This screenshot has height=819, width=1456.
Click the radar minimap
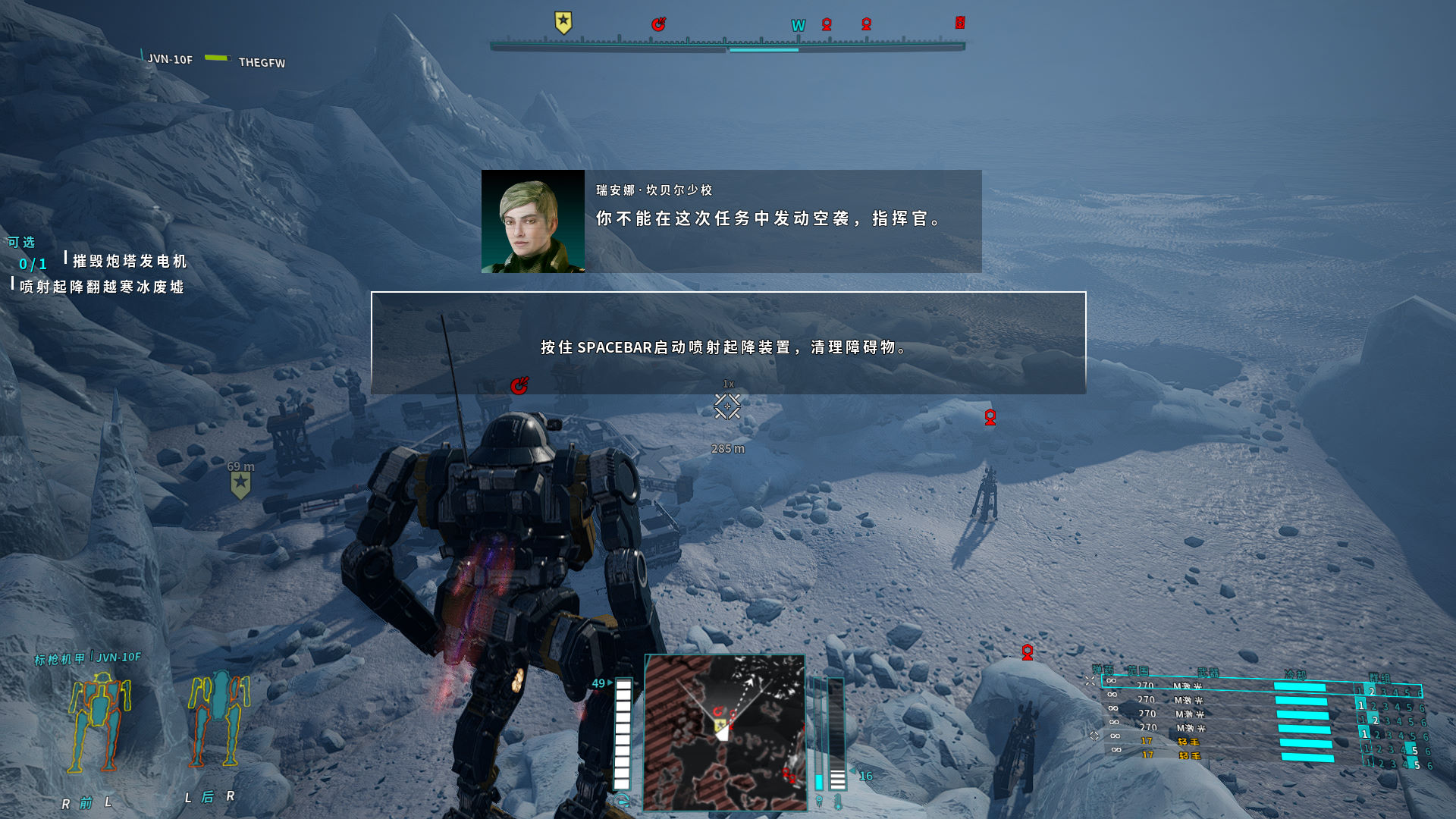(x=724, y=732)
